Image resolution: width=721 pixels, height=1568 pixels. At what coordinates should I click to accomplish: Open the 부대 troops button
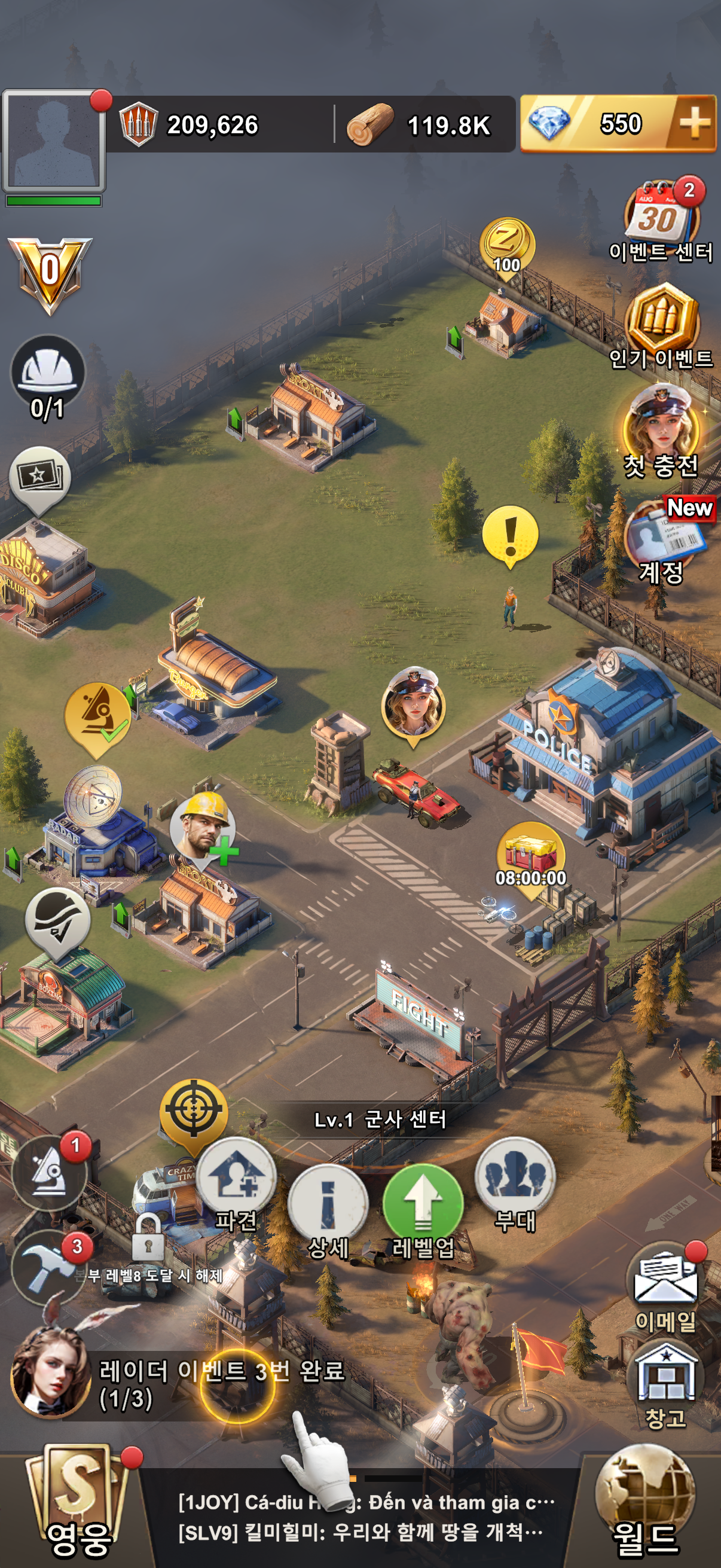[515, 1180]
